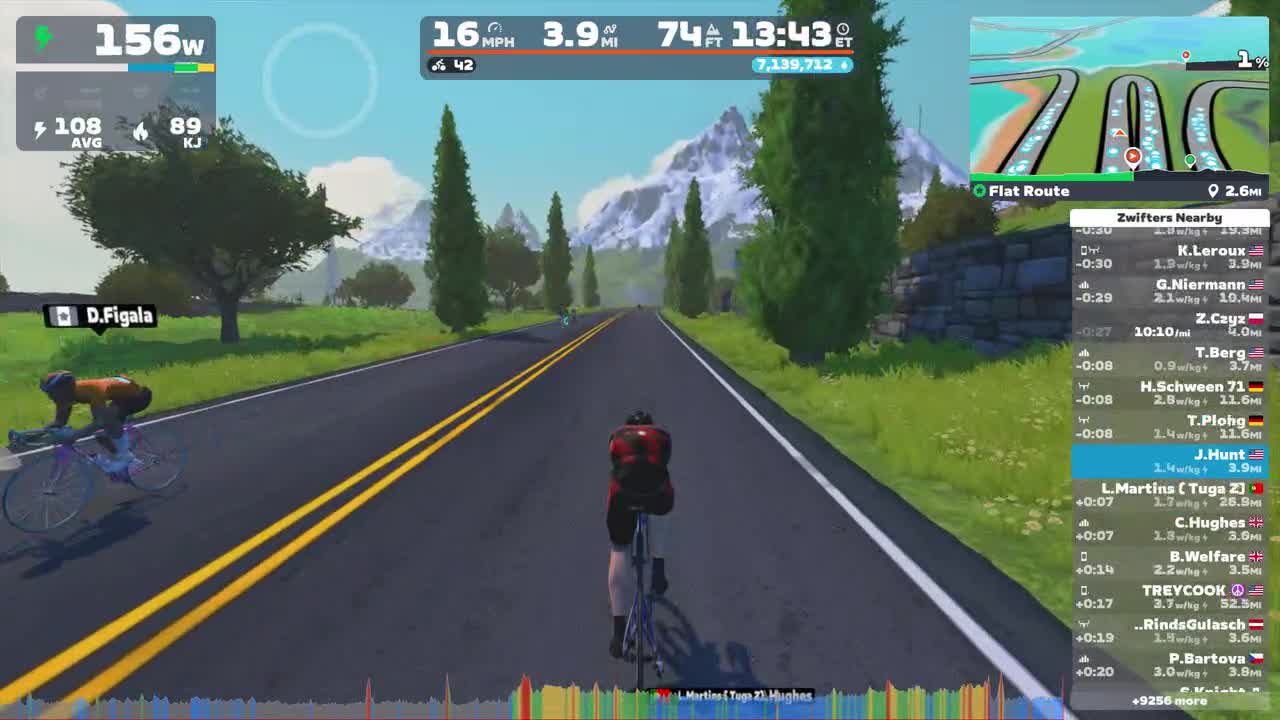Screen dimensions: 1280x720
Task: Click the droplet icon on the Drops counter
Action: coord(843,66)
